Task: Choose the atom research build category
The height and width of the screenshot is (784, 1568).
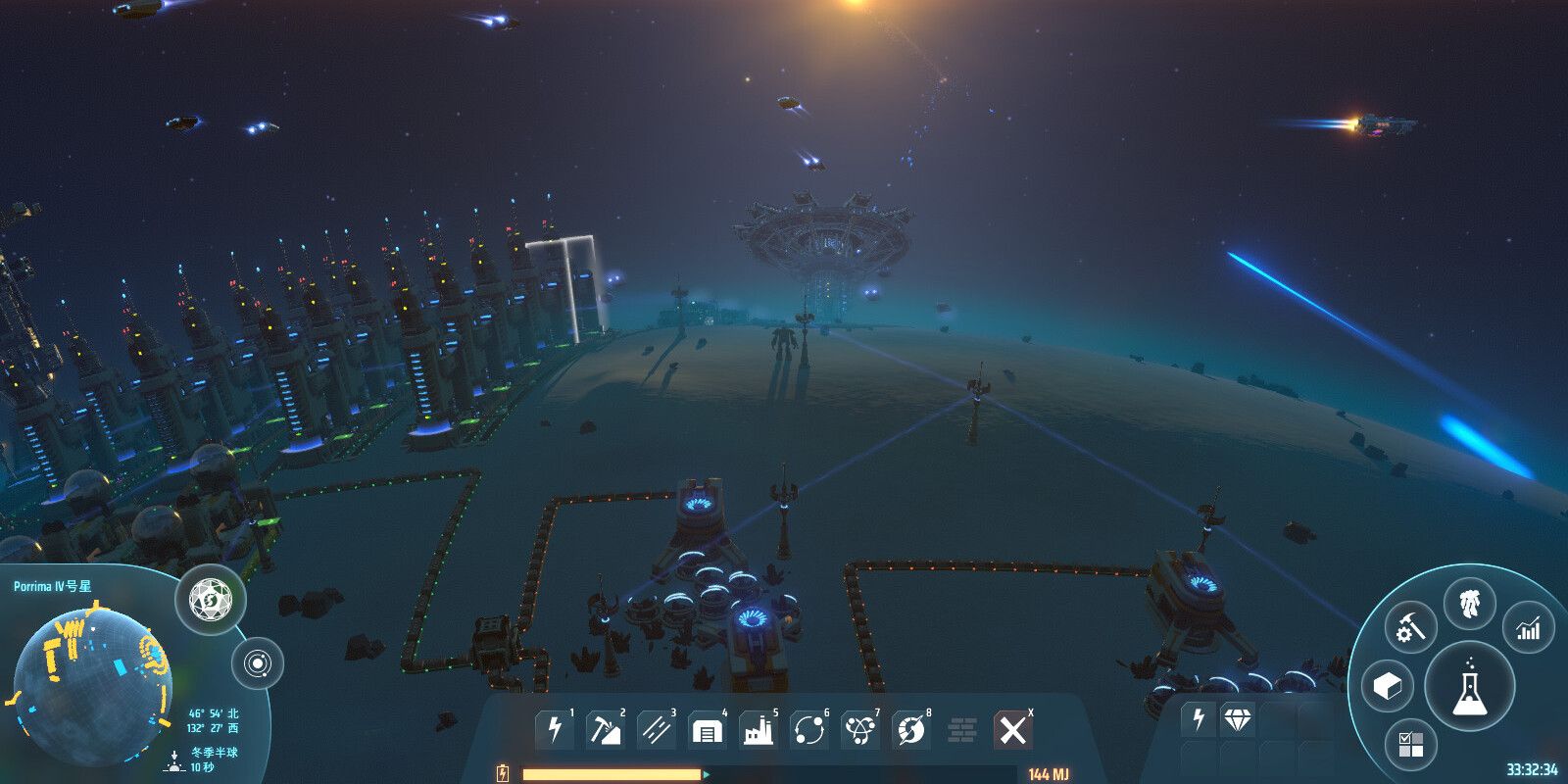Action: [859, 730]
